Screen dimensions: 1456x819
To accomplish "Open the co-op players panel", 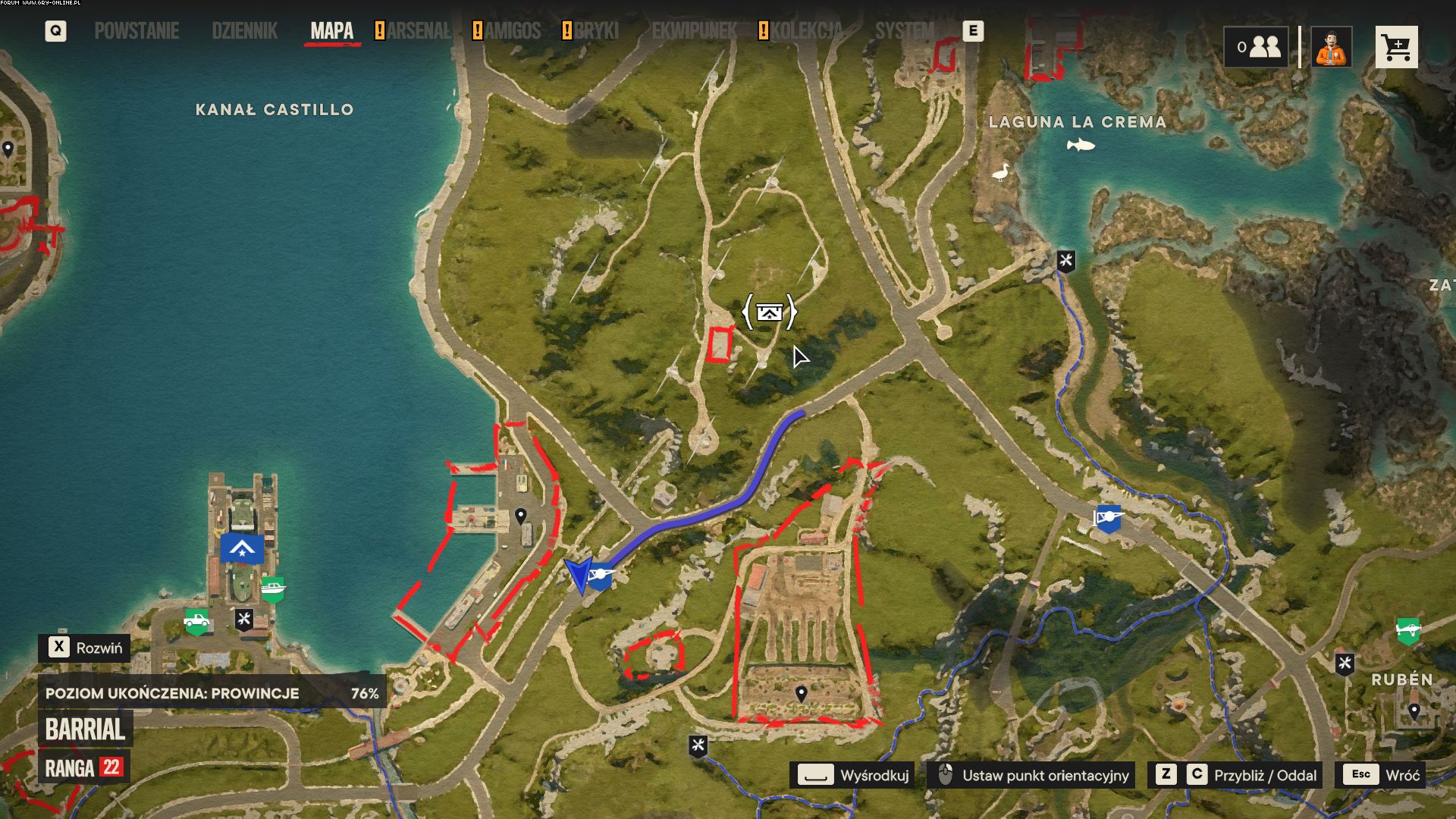I will pos(1256,48).
